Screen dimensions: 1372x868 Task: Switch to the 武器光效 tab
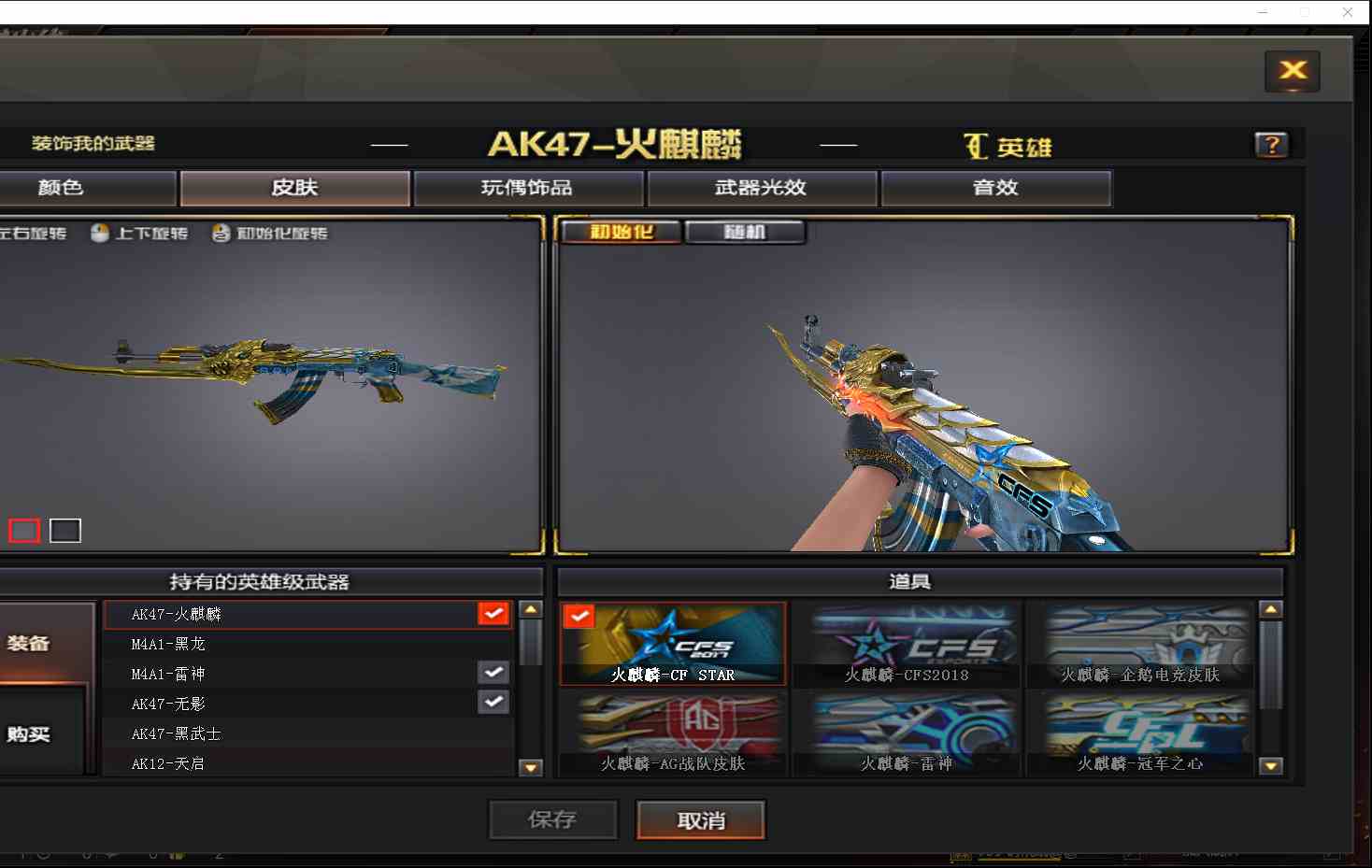point(762,188)
